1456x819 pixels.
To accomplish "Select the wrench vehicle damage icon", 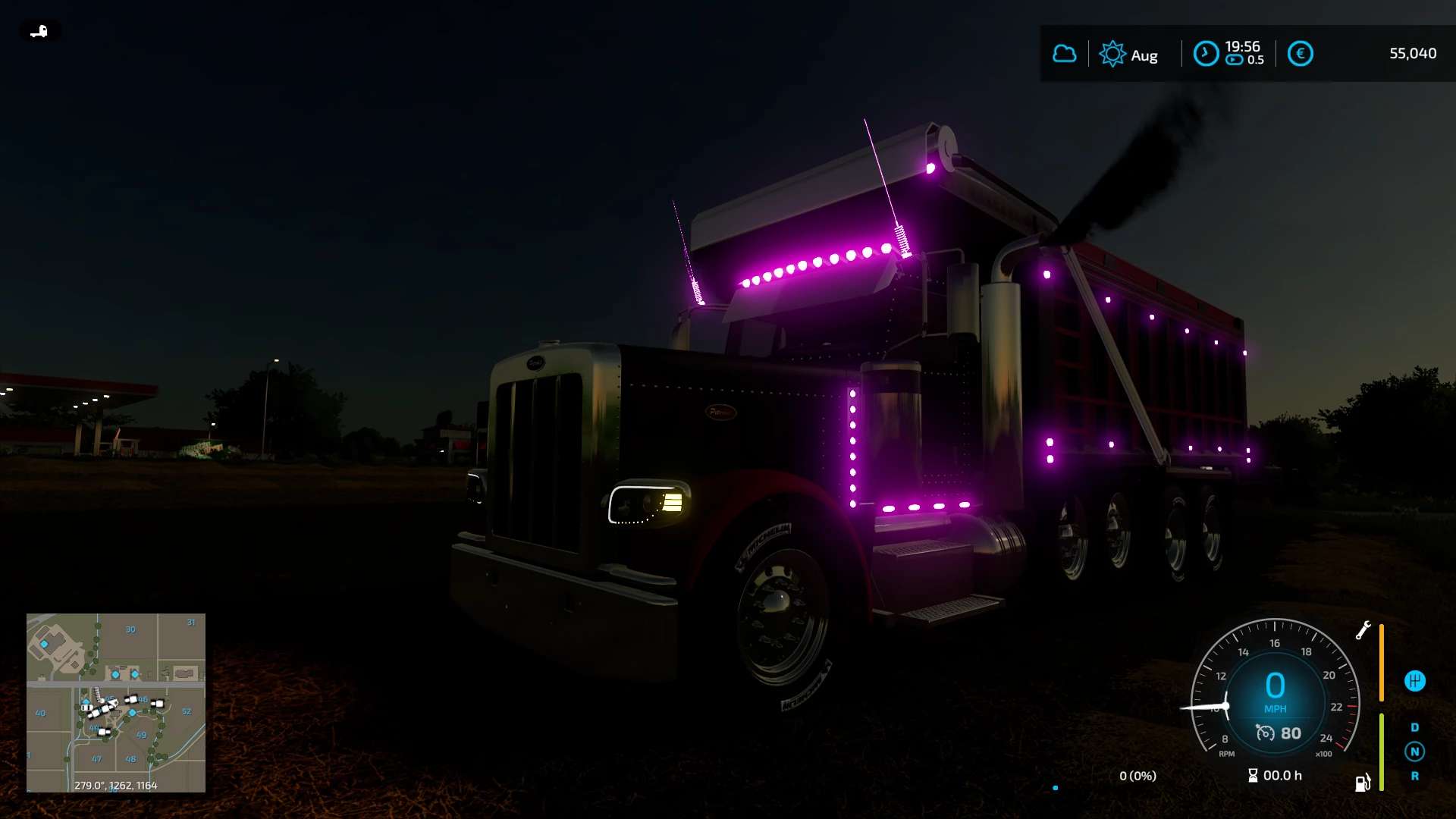I will pyautogui.click(x=1363, y=630).
